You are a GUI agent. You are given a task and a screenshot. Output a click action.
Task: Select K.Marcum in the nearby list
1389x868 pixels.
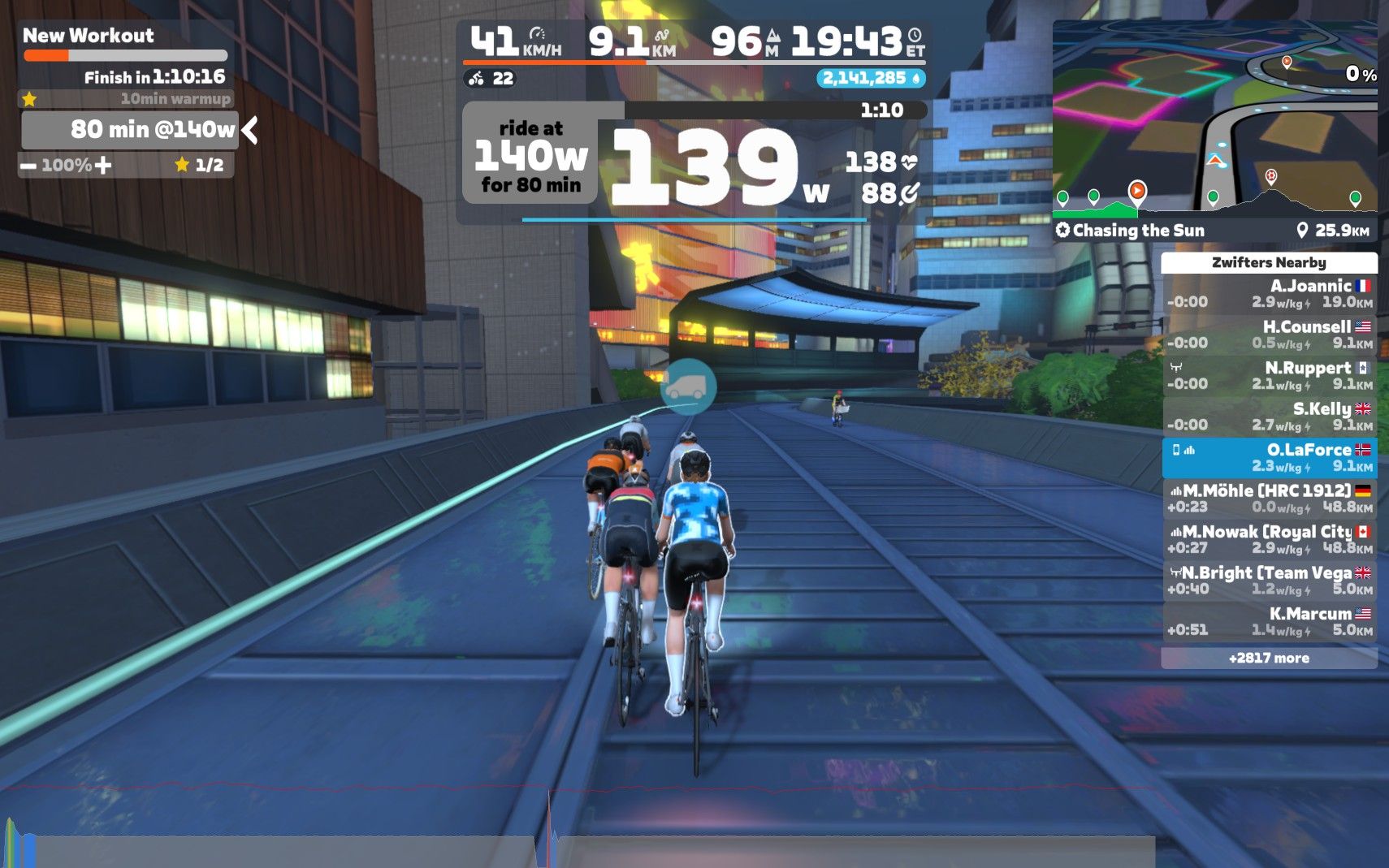click(1269, 622)
